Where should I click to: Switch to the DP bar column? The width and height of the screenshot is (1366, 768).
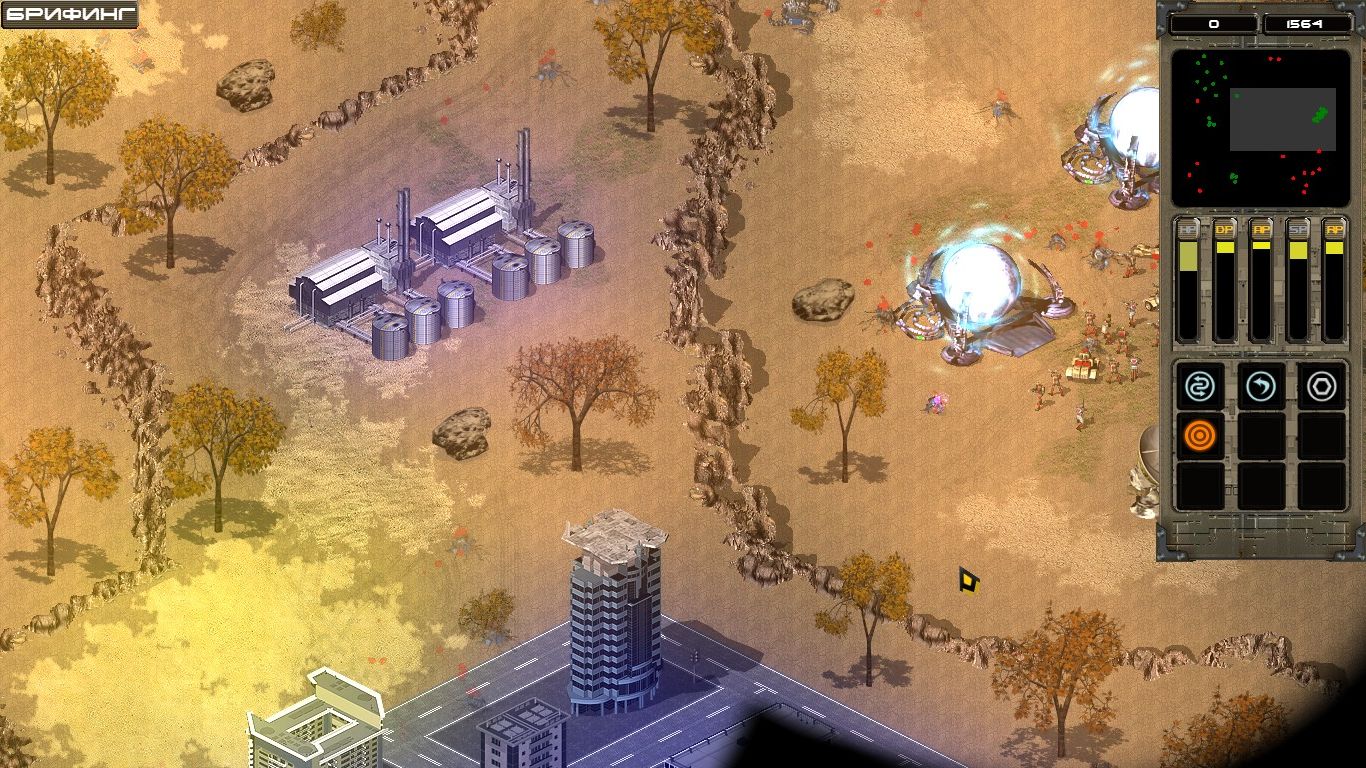[1224, 280]
